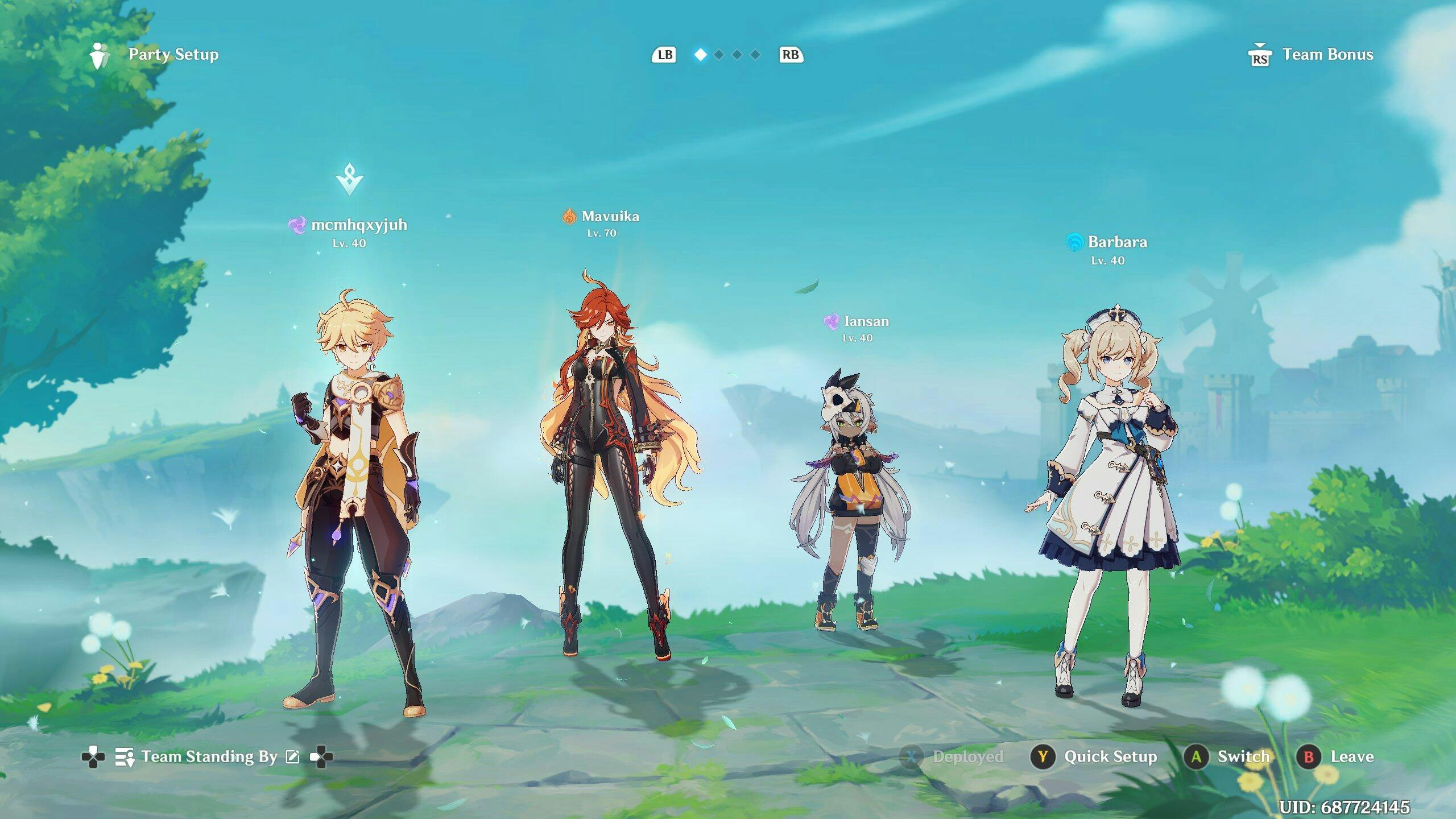
Task: Open the team list beside Team Standing By
Action: [x=124, y=757]
